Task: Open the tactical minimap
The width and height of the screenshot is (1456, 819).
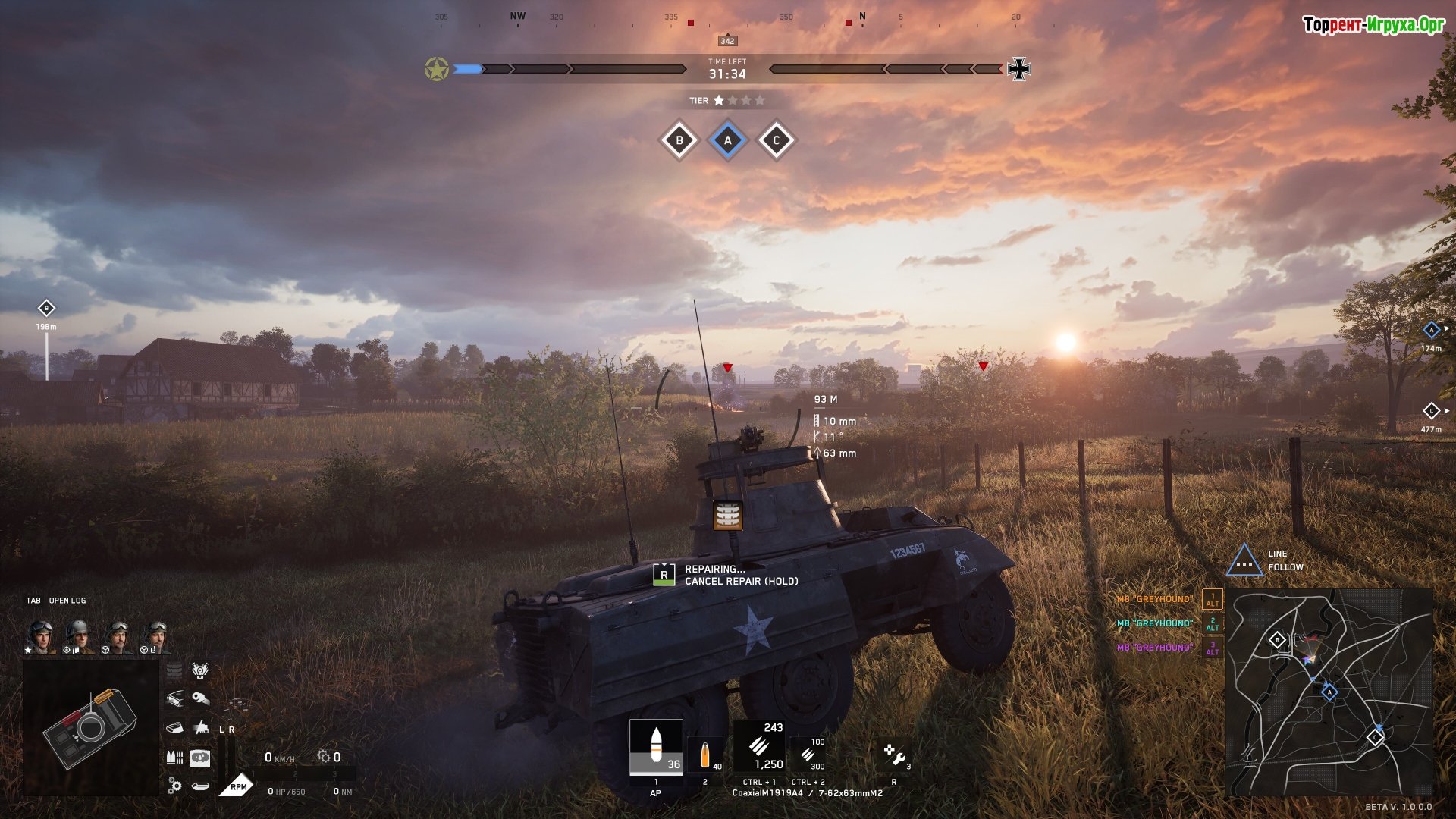Action: (x=1329, y=692)
